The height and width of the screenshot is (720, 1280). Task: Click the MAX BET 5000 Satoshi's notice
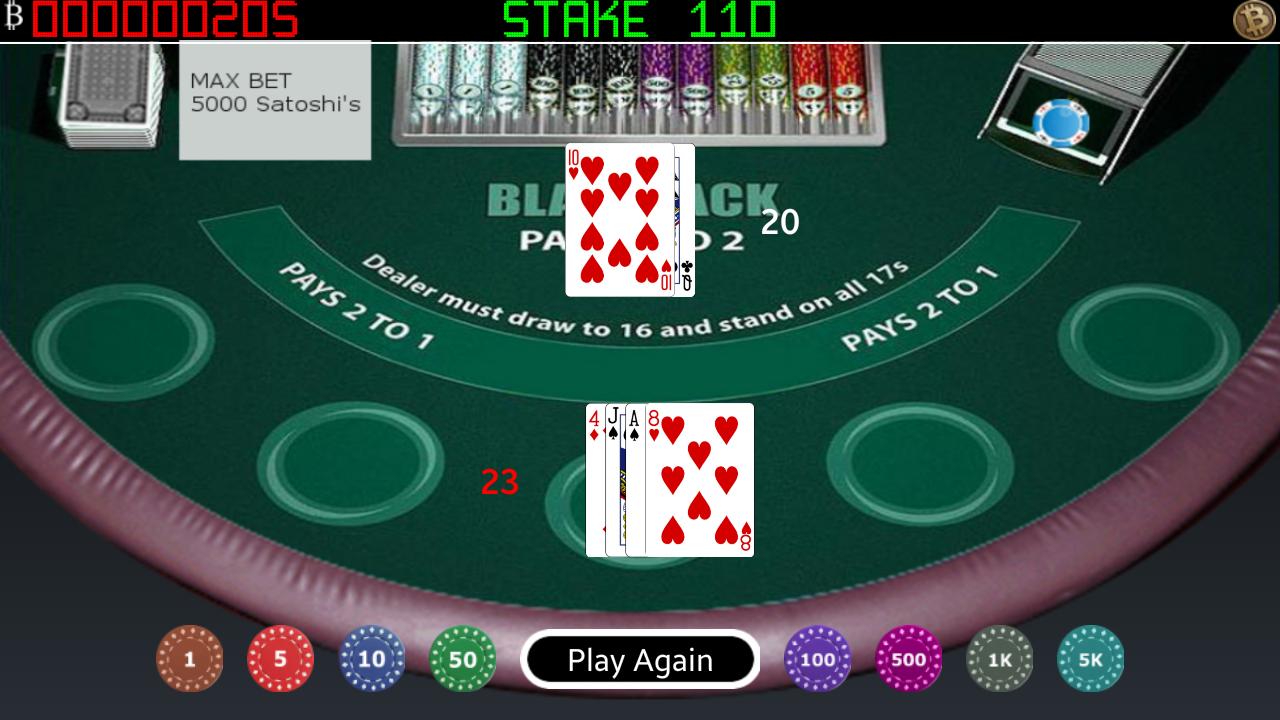275,97
